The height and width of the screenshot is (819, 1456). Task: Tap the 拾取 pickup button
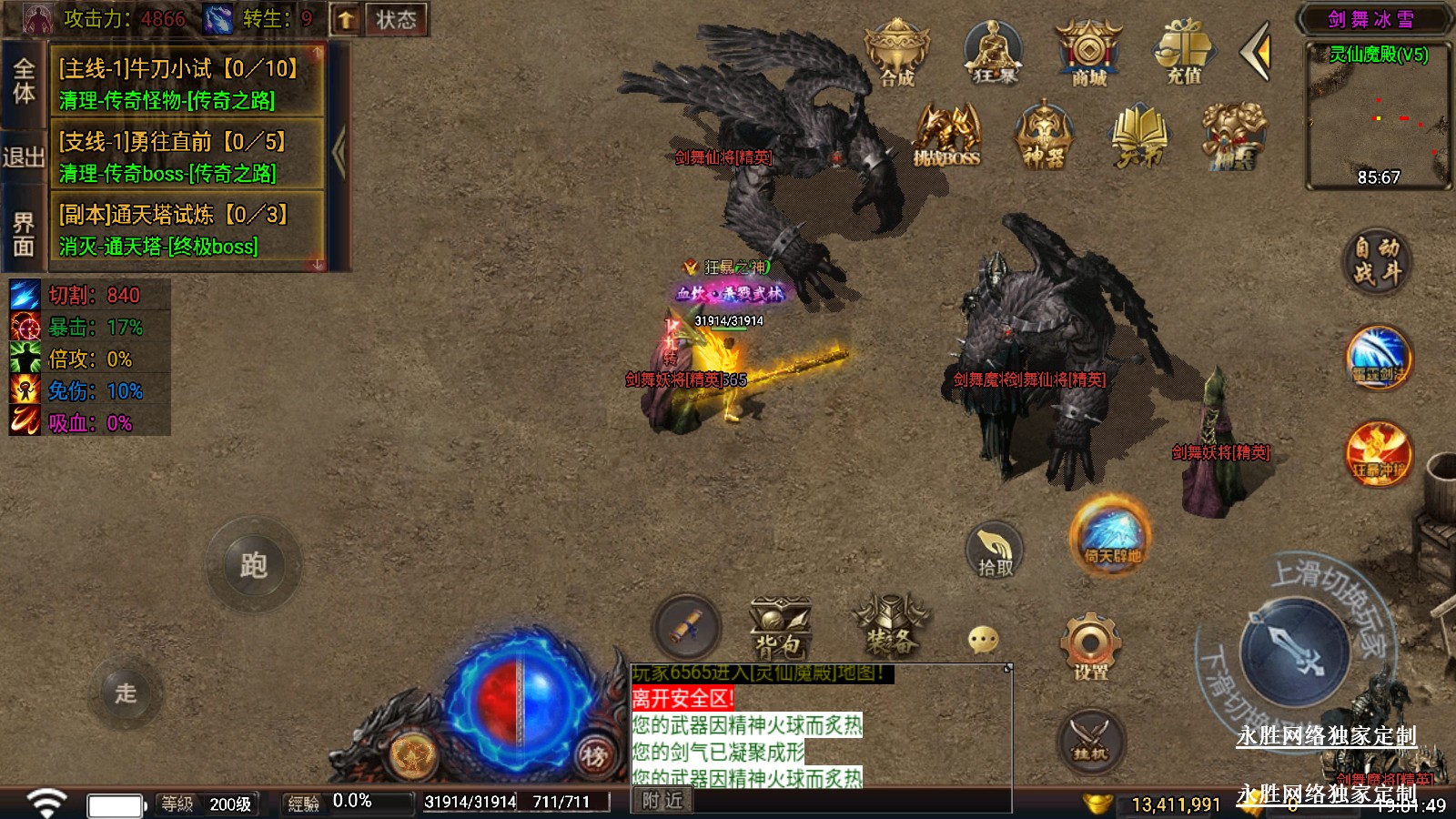[995, 551]
